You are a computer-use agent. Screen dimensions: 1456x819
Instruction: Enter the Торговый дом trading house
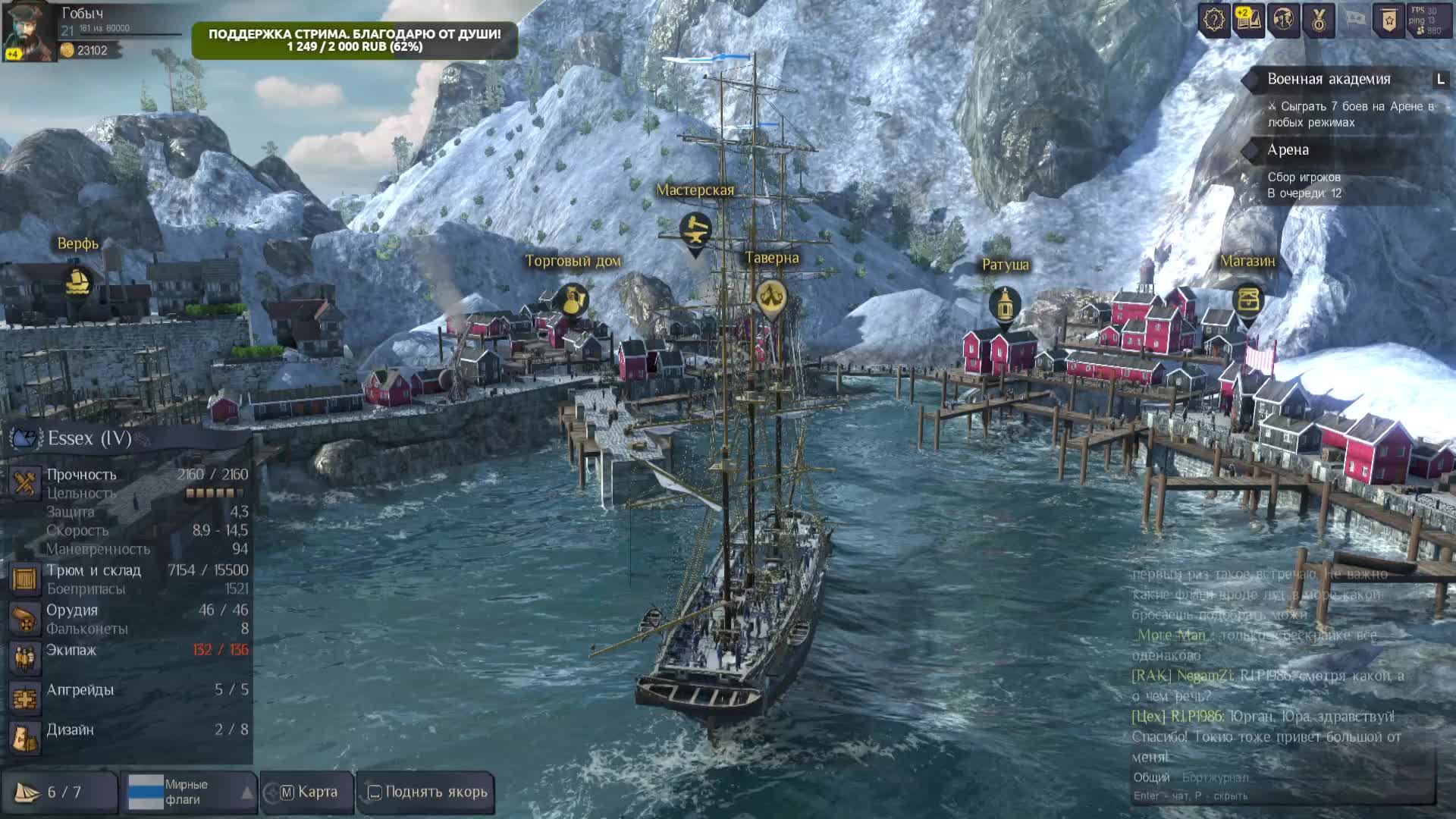pos(573,300)
